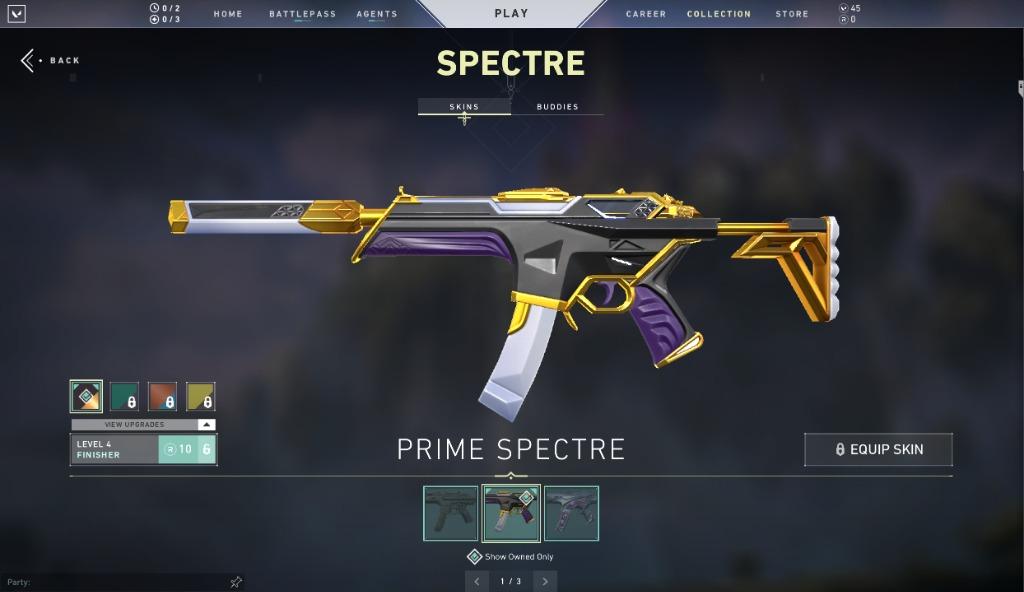The height and width of the screenshot is (592, 1024).
Task: Open the top-left corner dropdown menu
Action: tap(17, 14)
